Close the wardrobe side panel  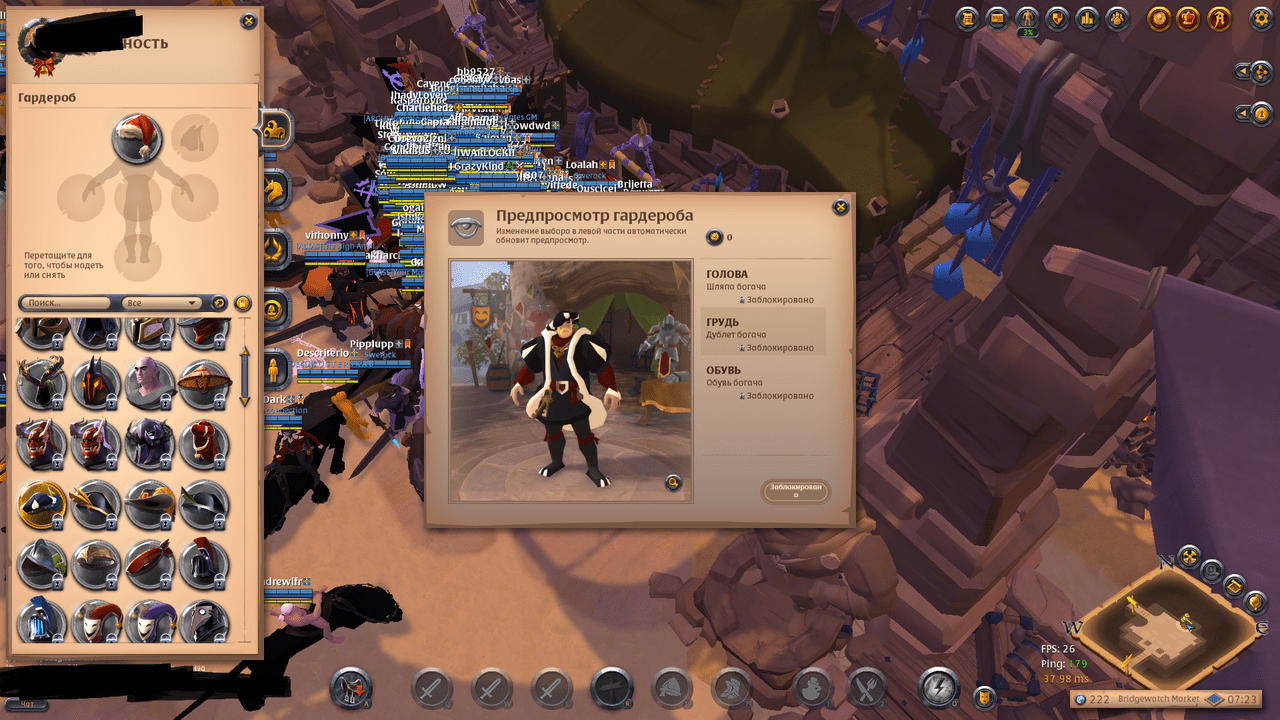[248, 21]
